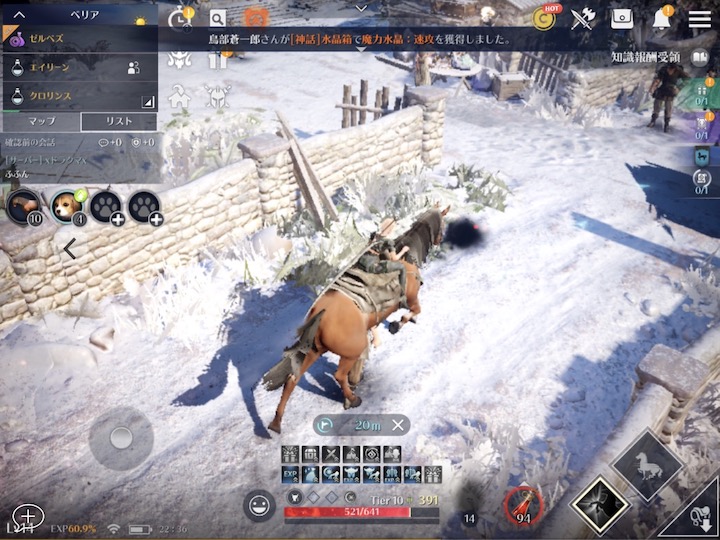Open the smiley face emote button
The height and width of the screenshot is (540, 720).
[259, 504]
